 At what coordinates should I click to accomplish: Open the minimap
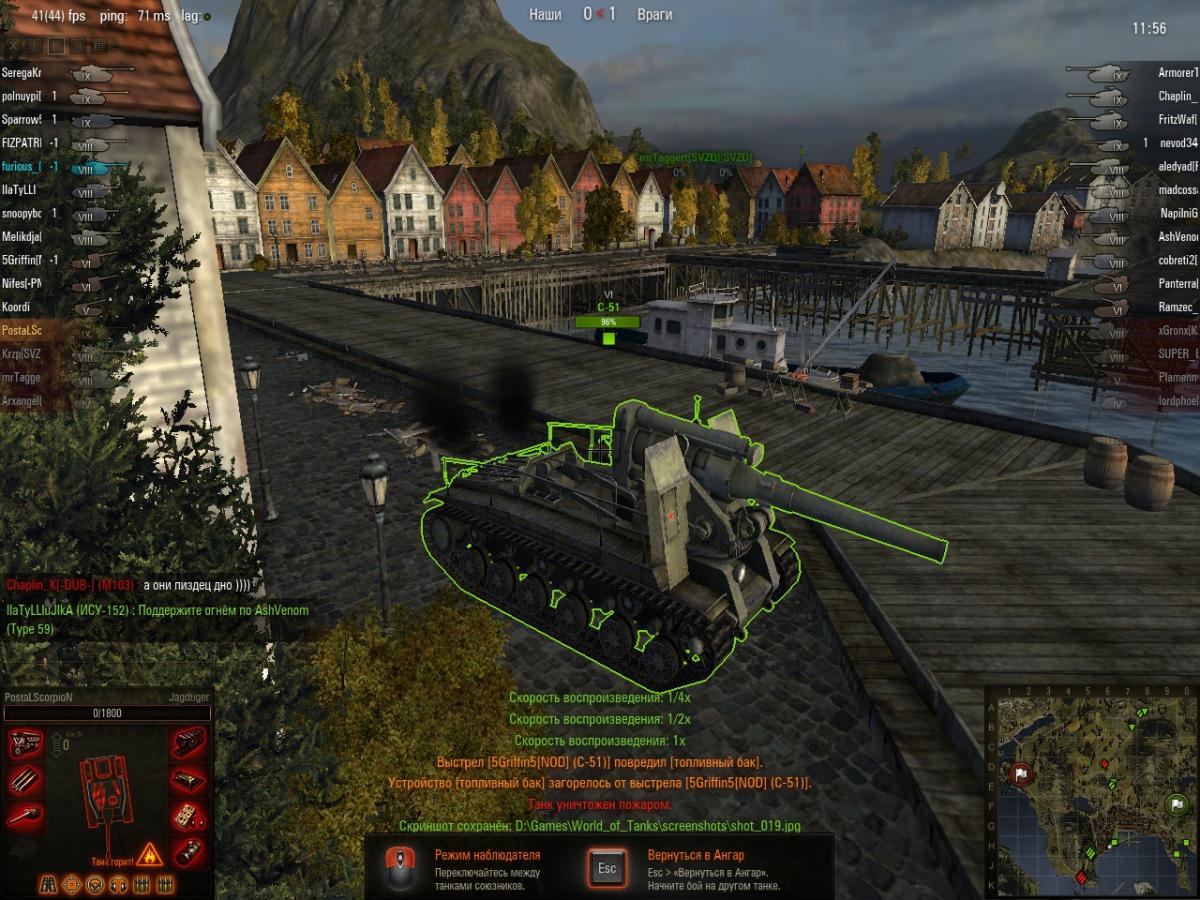pyautogui.click(x=1092, y=790)
